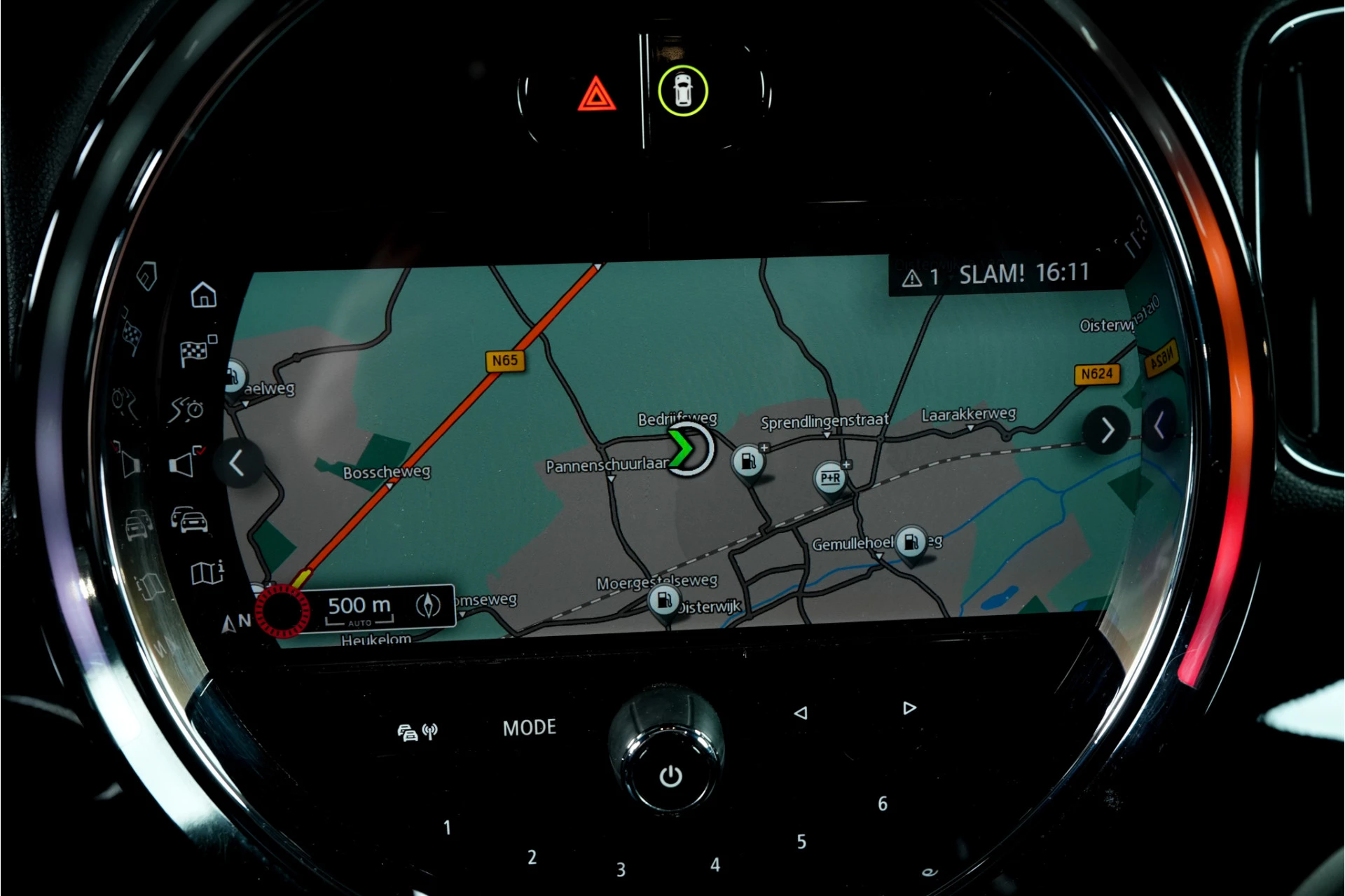Screen dimensions: 1345x896
Task: Toggle the green-ringed car sensor button
Action: (682, 91)
